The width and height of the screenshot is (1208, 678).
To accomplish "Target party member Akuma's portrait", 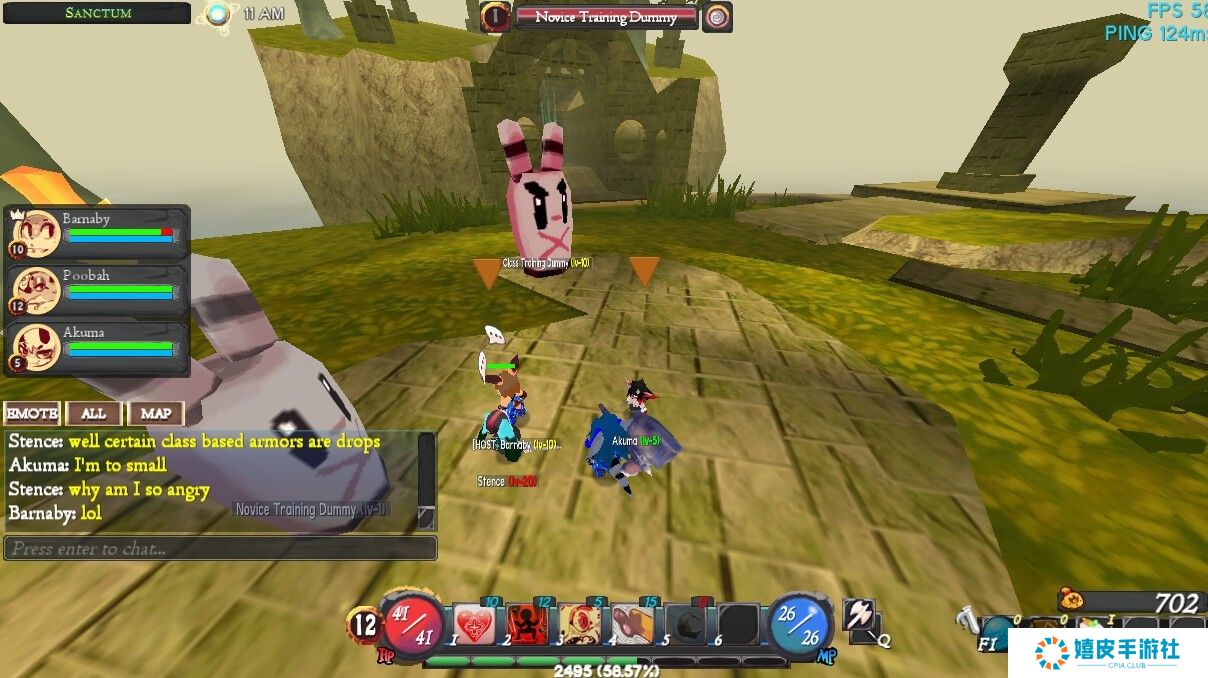I will click(37, 347).
